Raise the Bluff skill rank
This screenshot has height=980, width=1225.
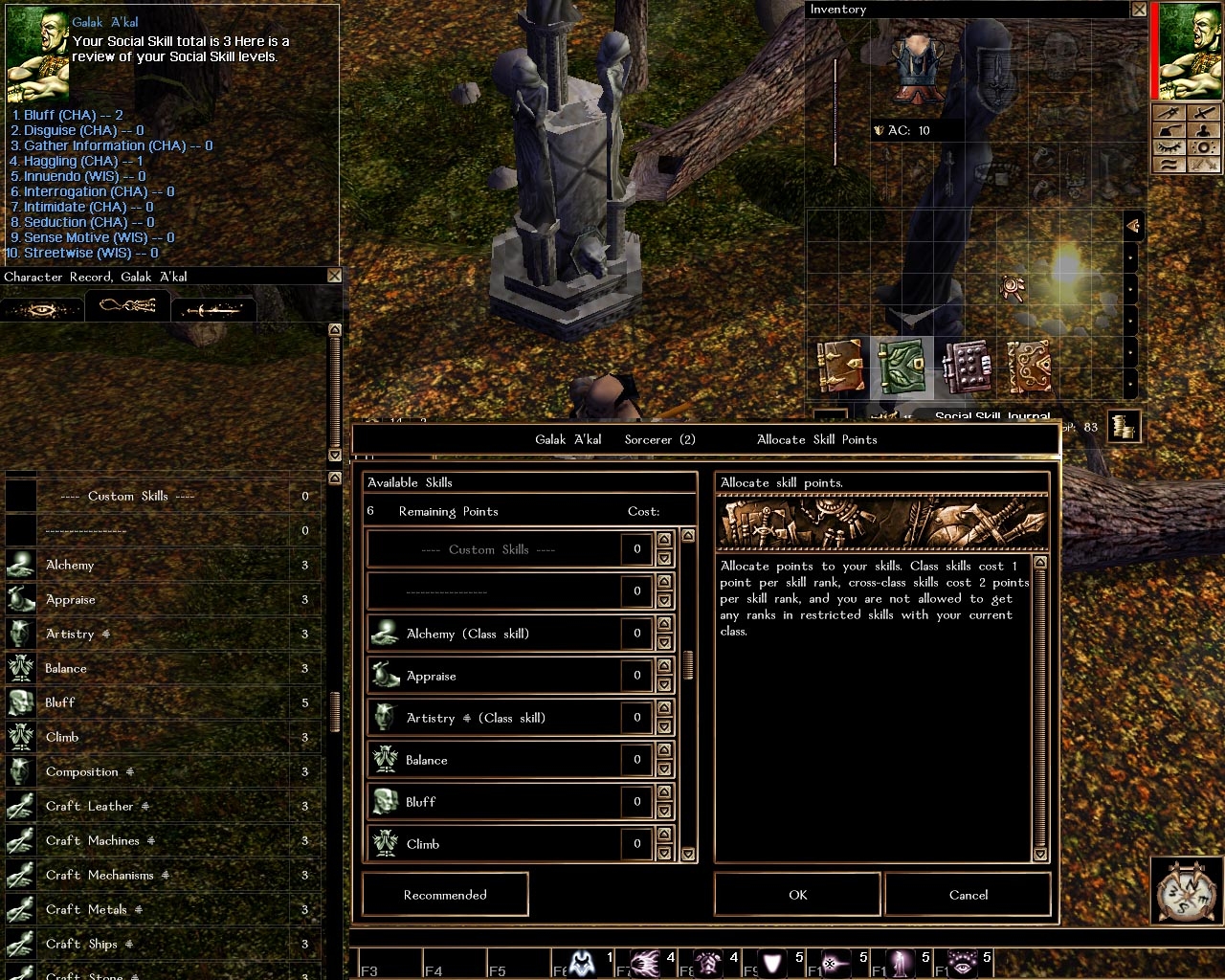(664, 793)
